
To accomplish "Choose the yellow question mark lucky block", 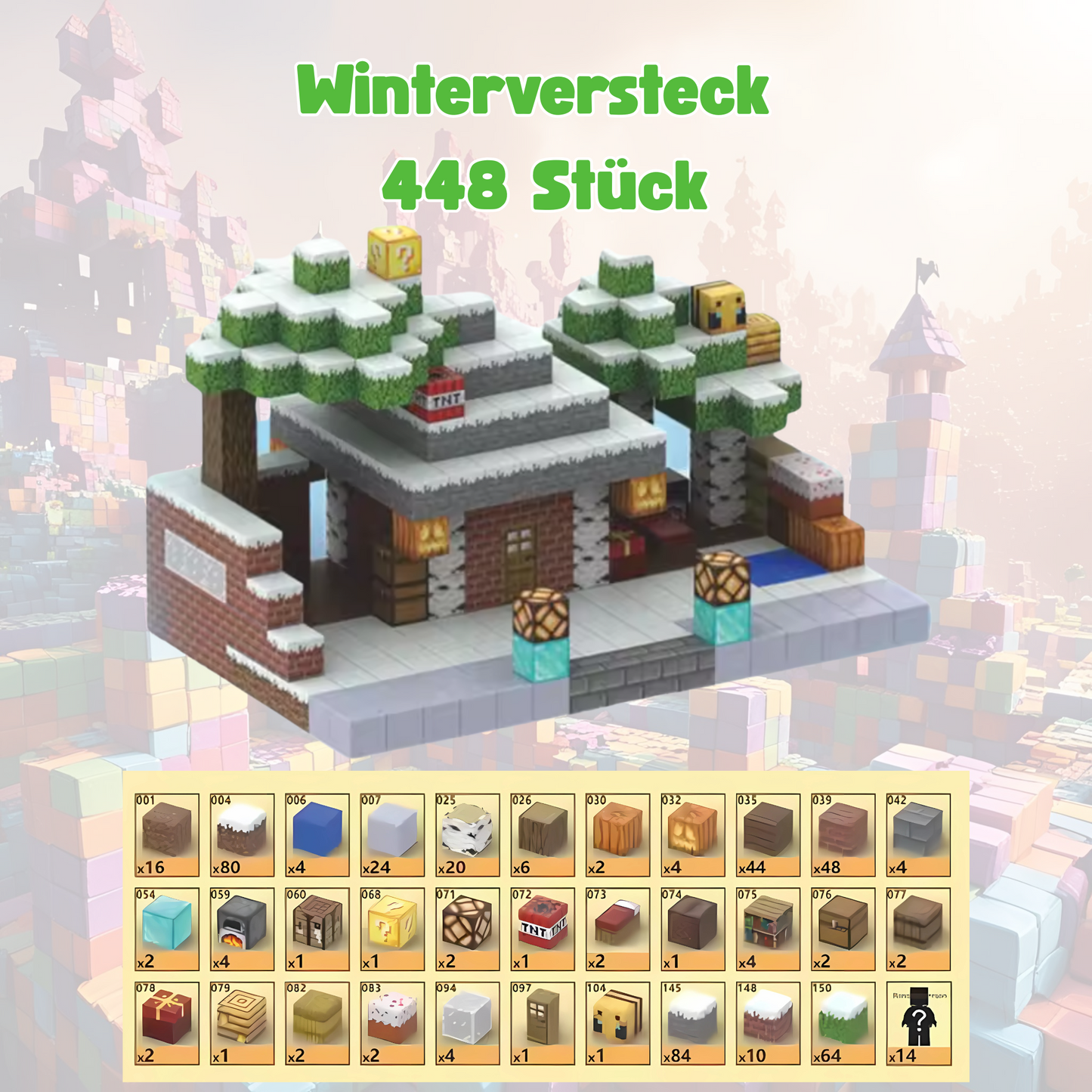I will point(391,929).
